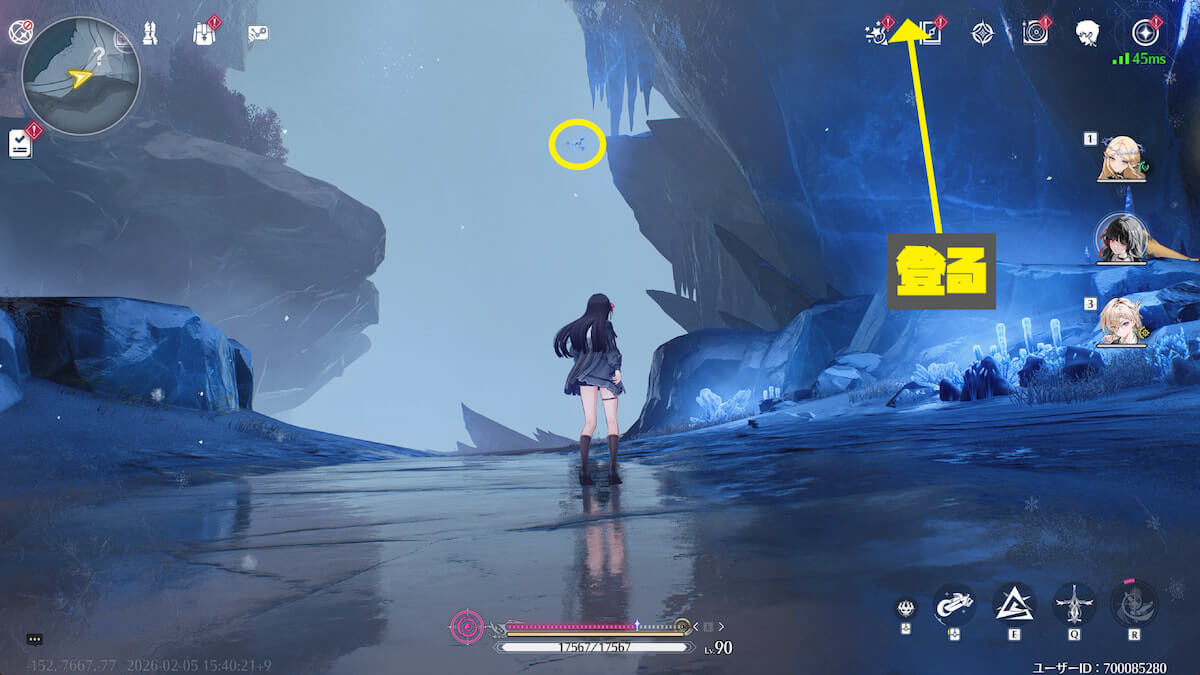This screenshot has width=1200, height=675.
Task: Click the globe icon beside the minimap
Action: tap(21, 32)
